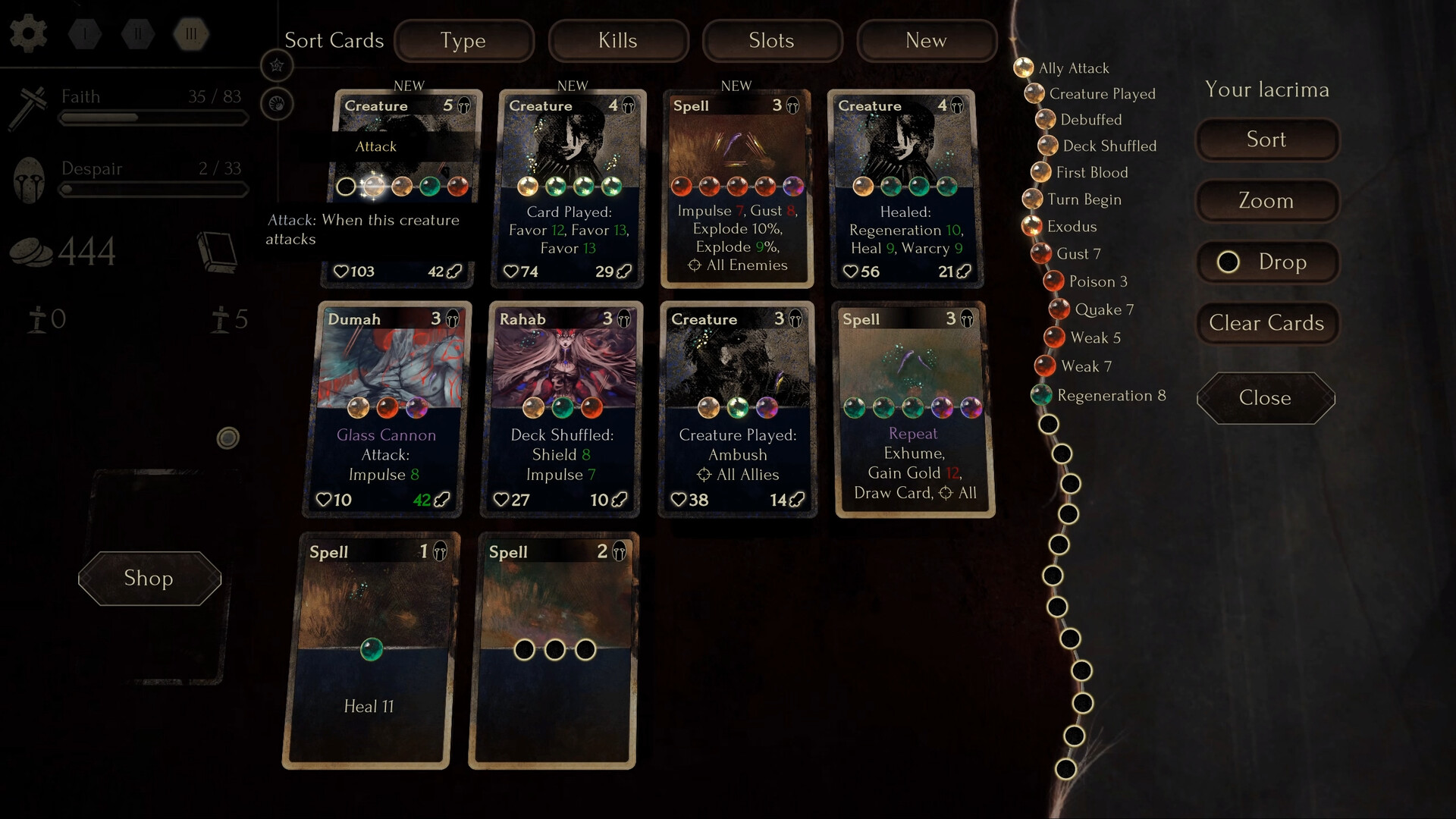Open the Shop
Screen dimensions: 1456x819
[149, 579]
